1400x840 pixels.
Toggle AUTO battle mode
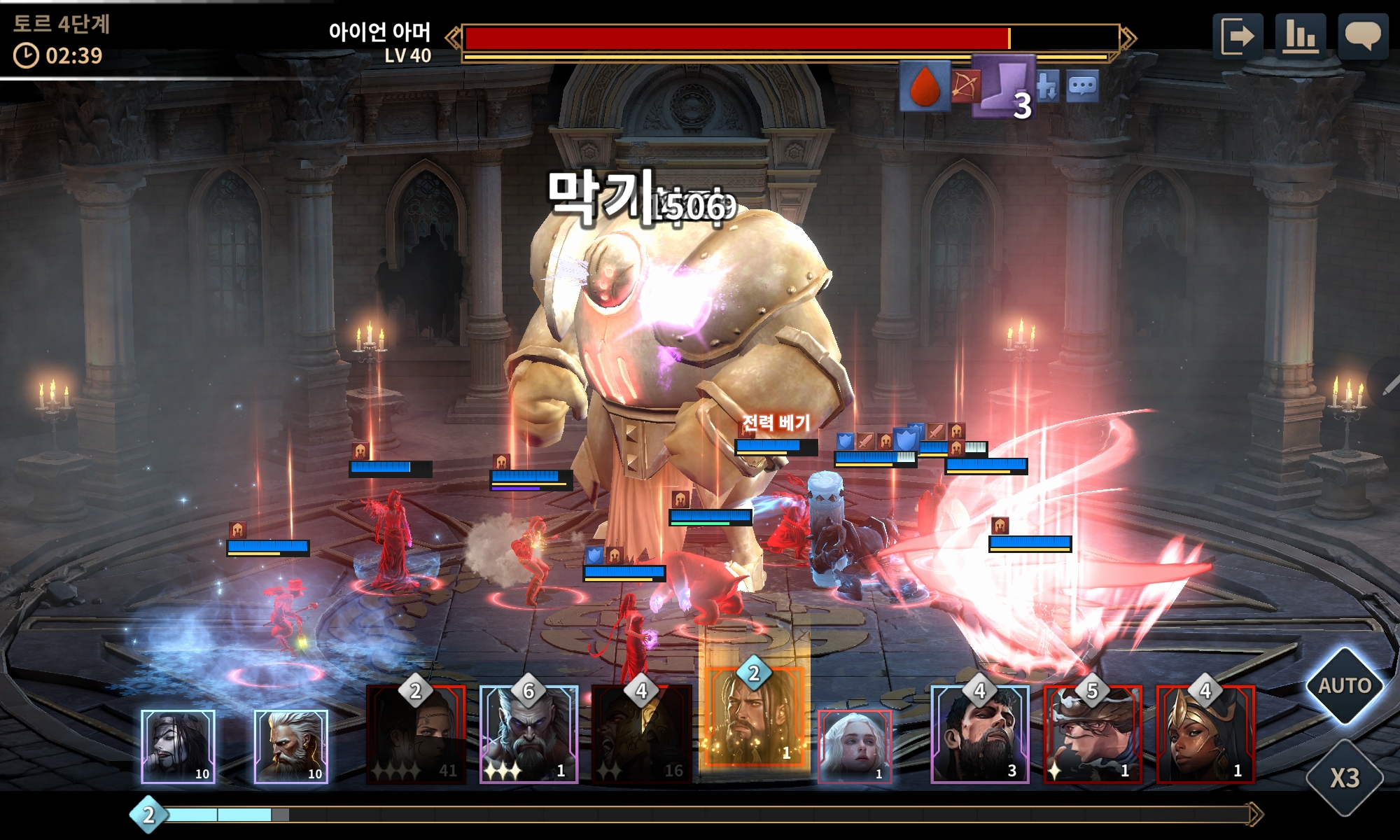(x=1344, y=685)
